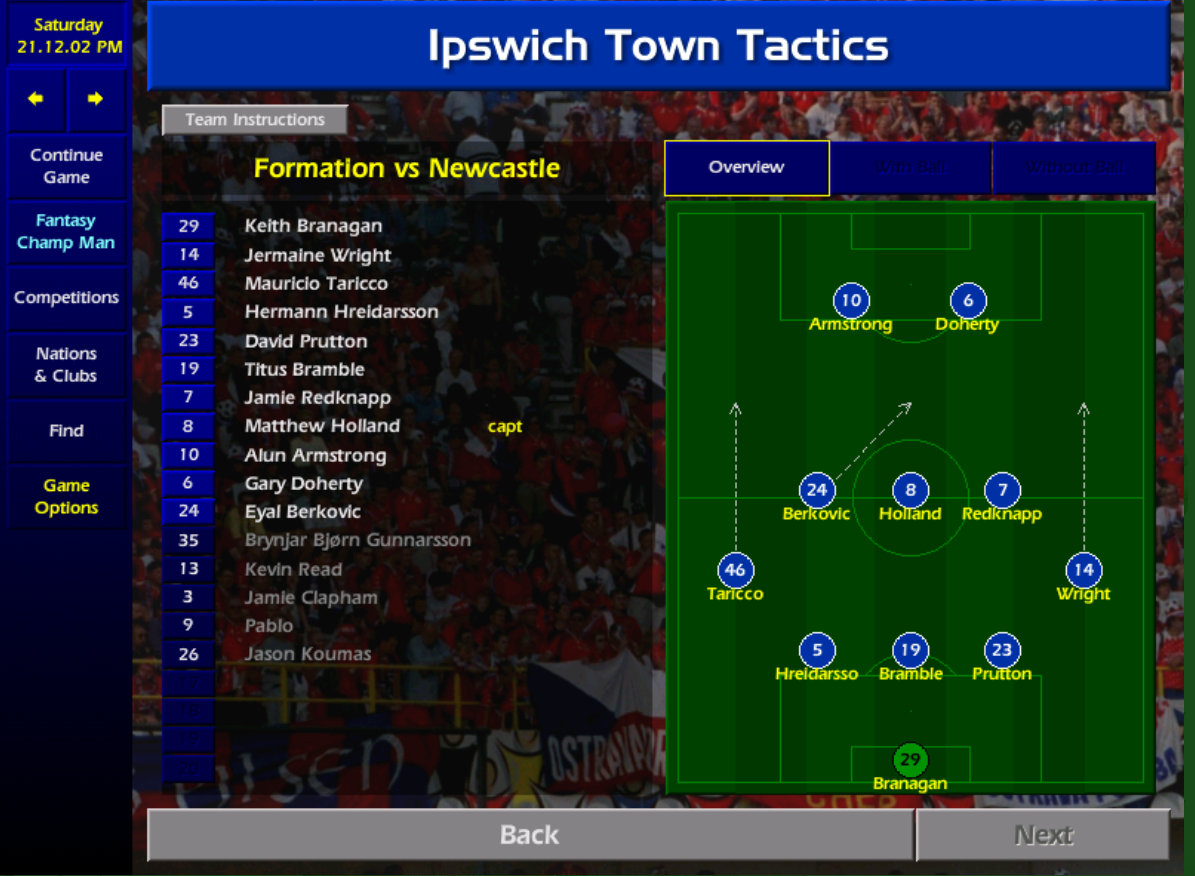The height and width of the screenshot is (876, 1195).
Task: Go back with the left arrow button
Action: pos(36,99)
